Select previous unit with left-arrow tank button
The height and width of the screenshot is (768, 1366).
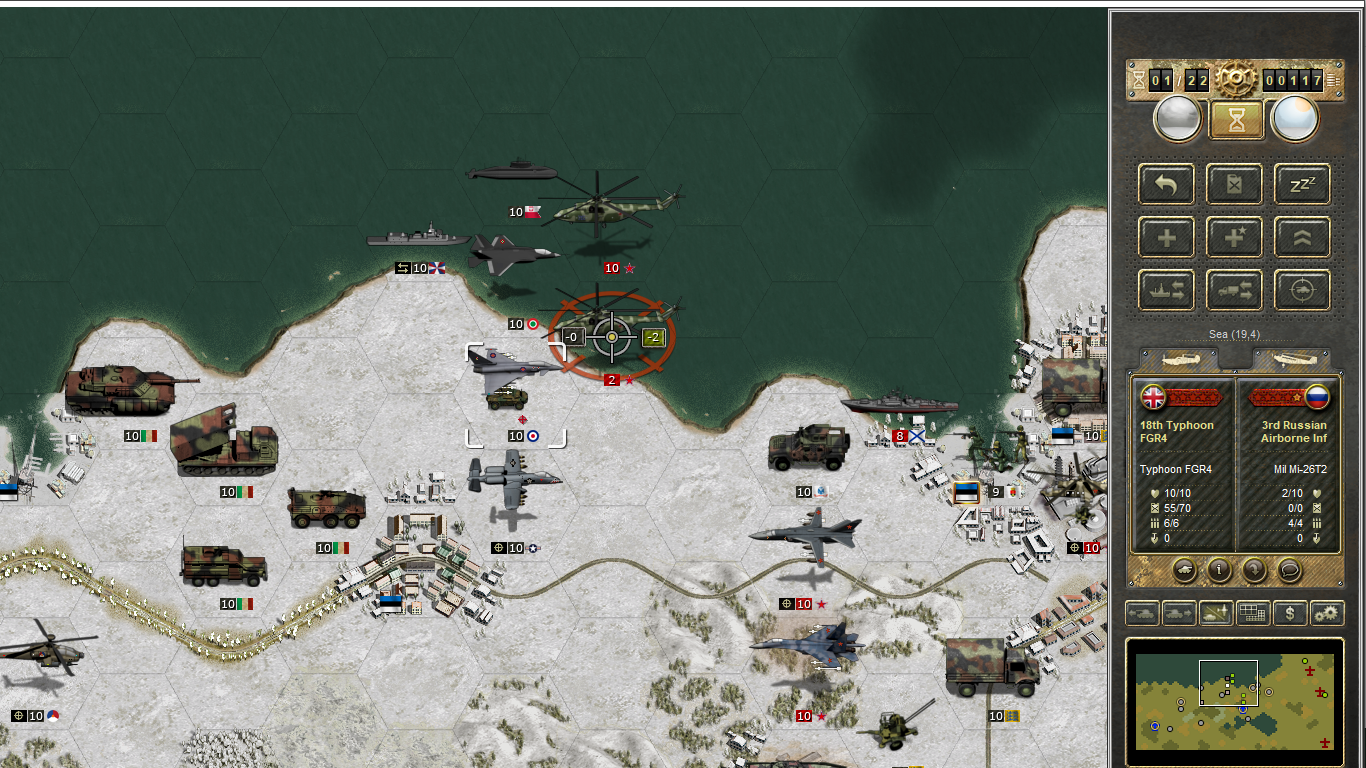(x=1143, y=613)
